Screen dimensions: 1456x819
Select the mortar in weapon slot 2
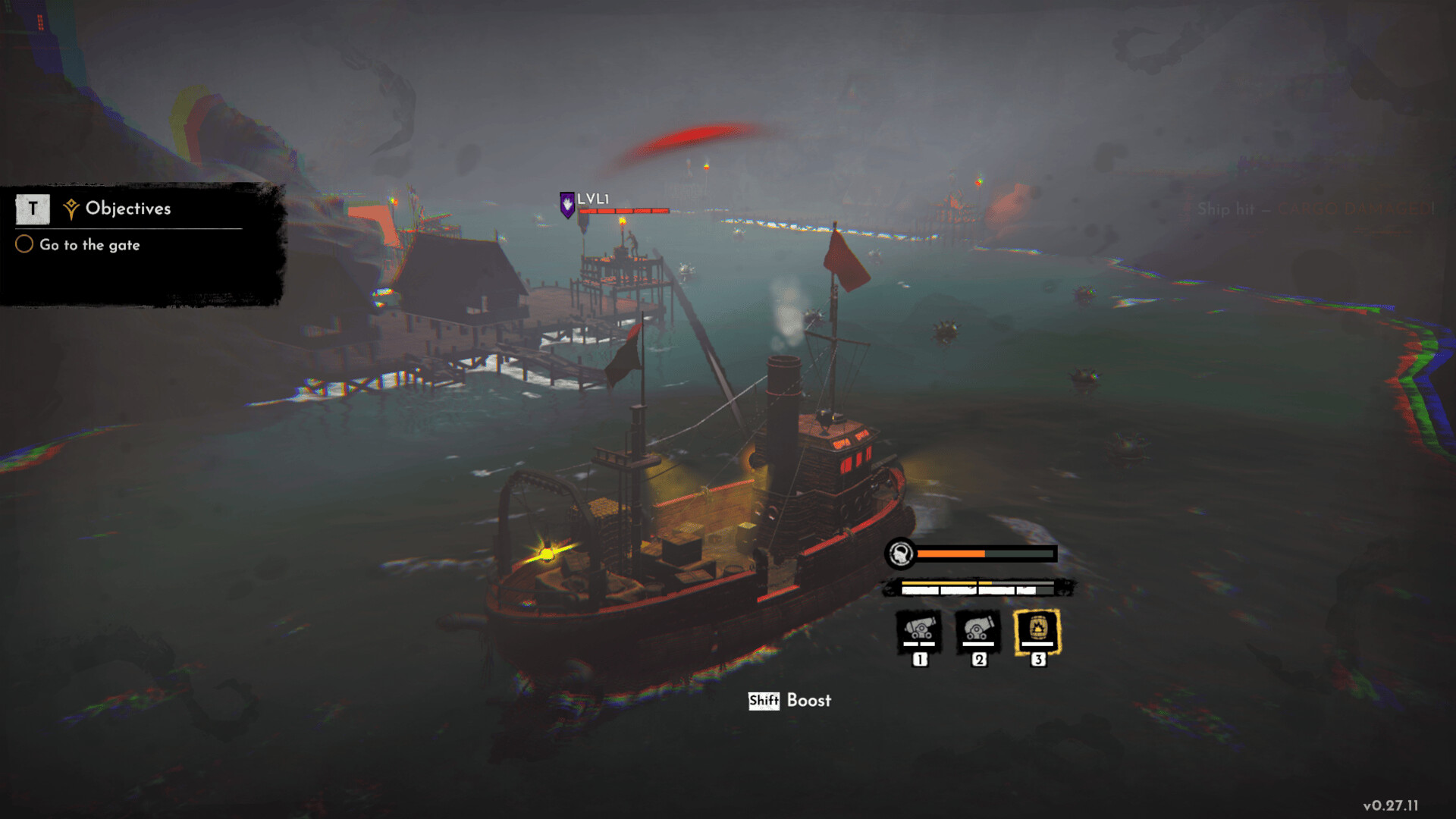coord(978,631)
